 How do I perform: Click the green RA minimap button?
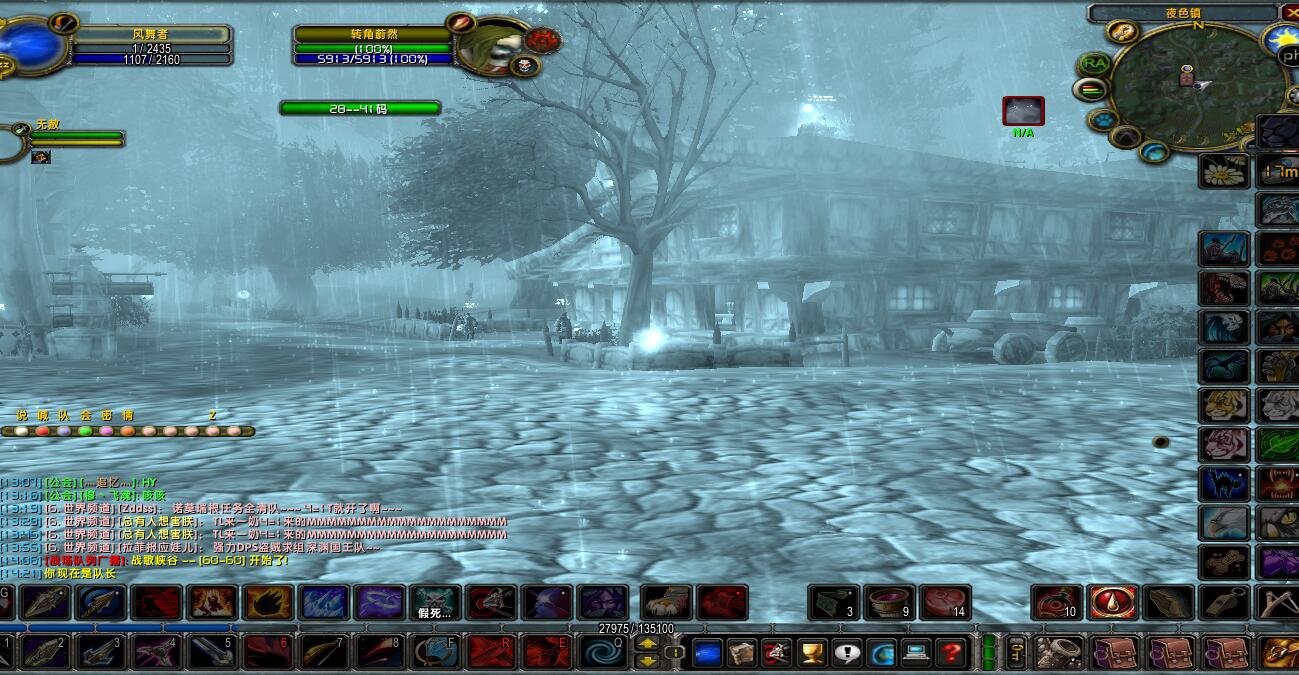coord(1095,63)
